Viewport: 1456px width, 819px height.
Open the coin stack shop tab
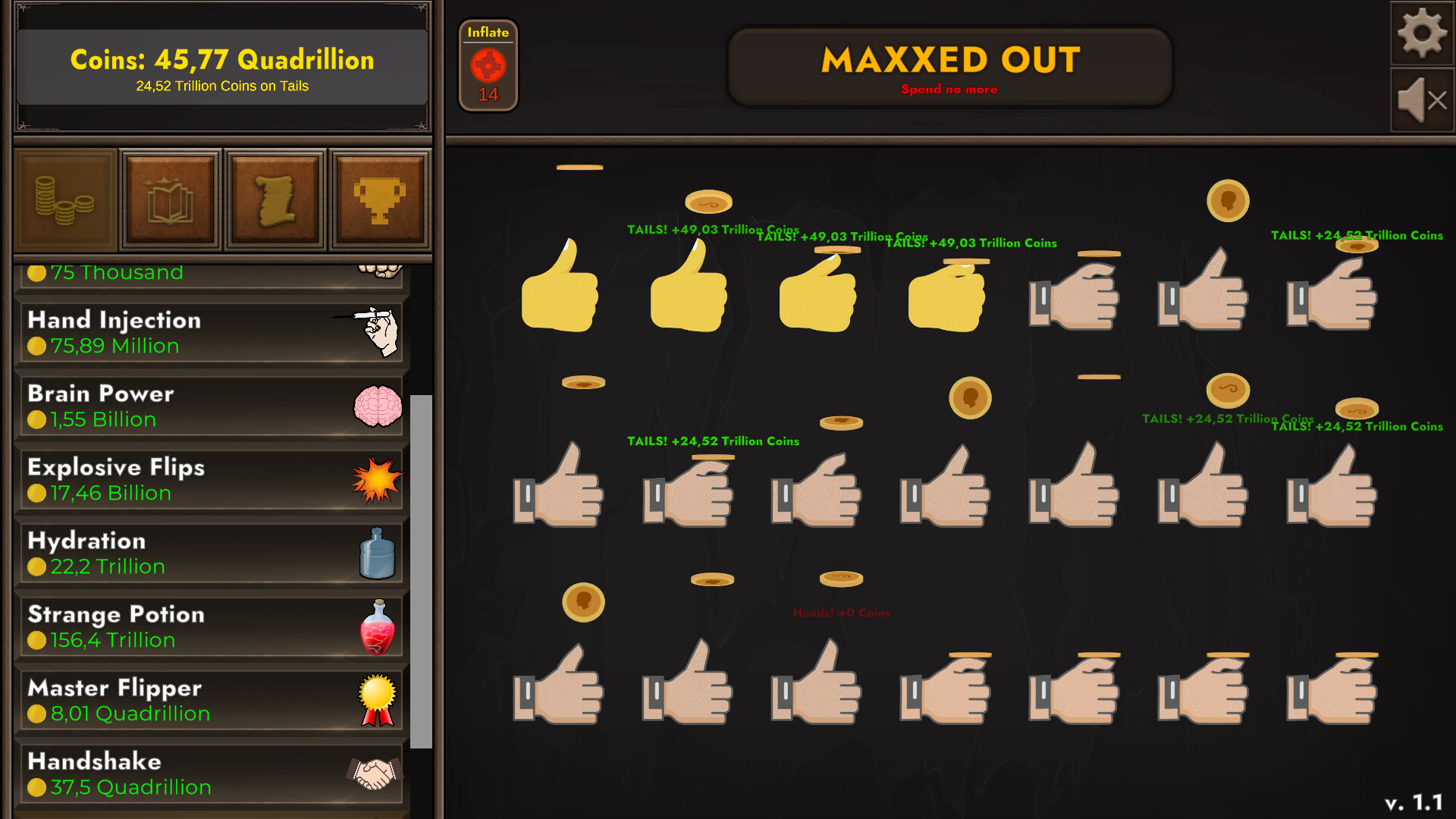pos(64,199)
